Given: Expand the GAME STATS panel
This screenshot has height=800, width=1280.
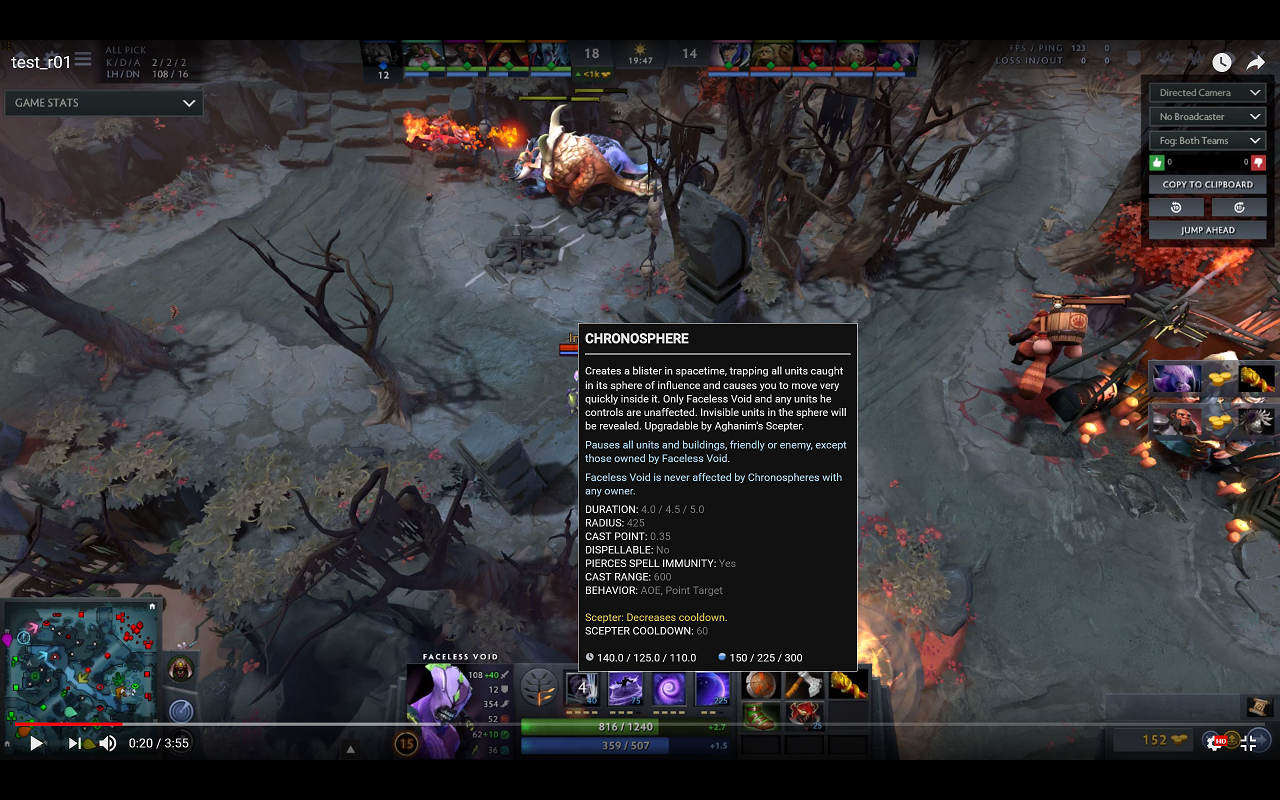Looking at the screenshot, I should tap(104, 102).
